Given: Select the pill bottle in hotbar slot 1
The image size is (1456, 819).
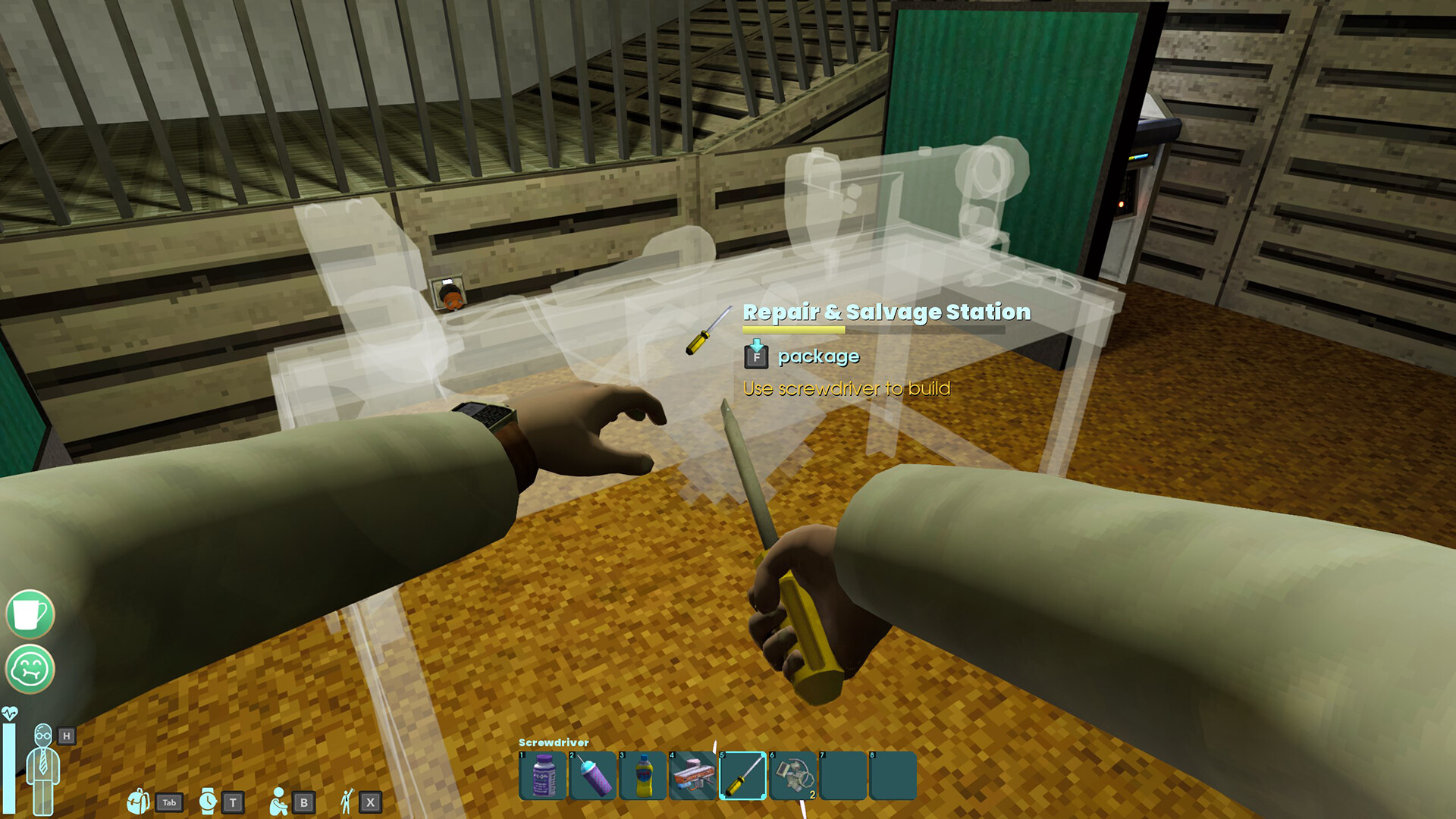Looking at the screenshot, I should [541, 773].
